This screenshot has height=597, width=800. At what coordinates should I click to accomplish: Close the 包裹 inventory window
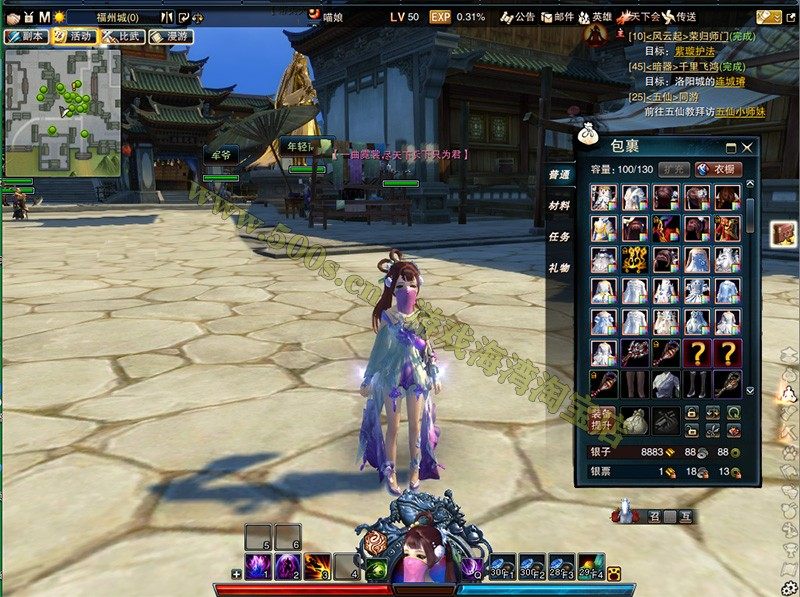click(x=746, y=147)
